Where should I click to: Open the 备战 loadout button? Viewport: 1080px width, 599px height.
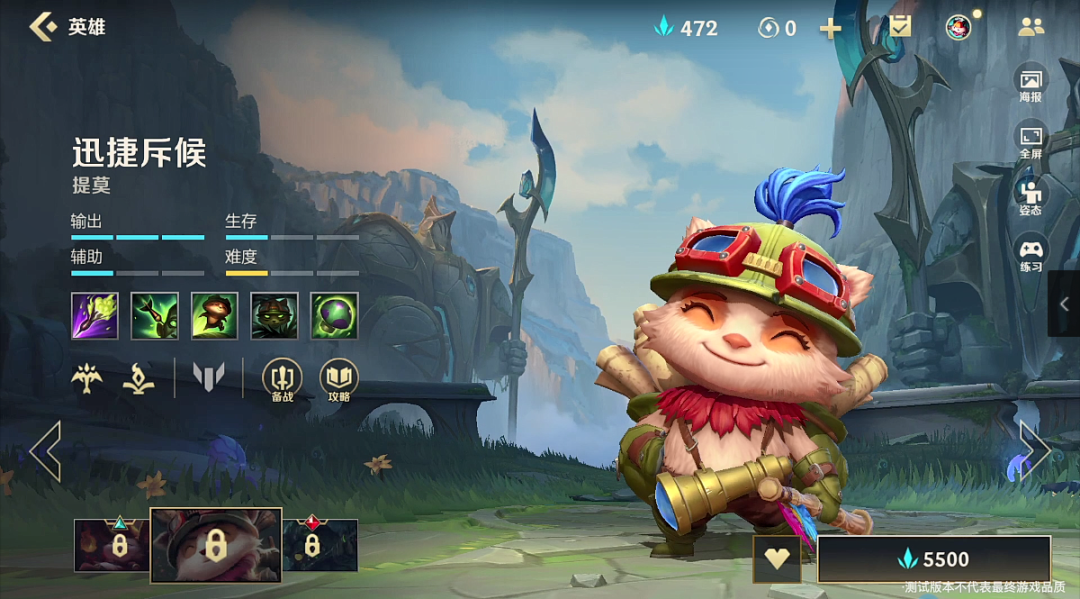(x=281, y=378)
